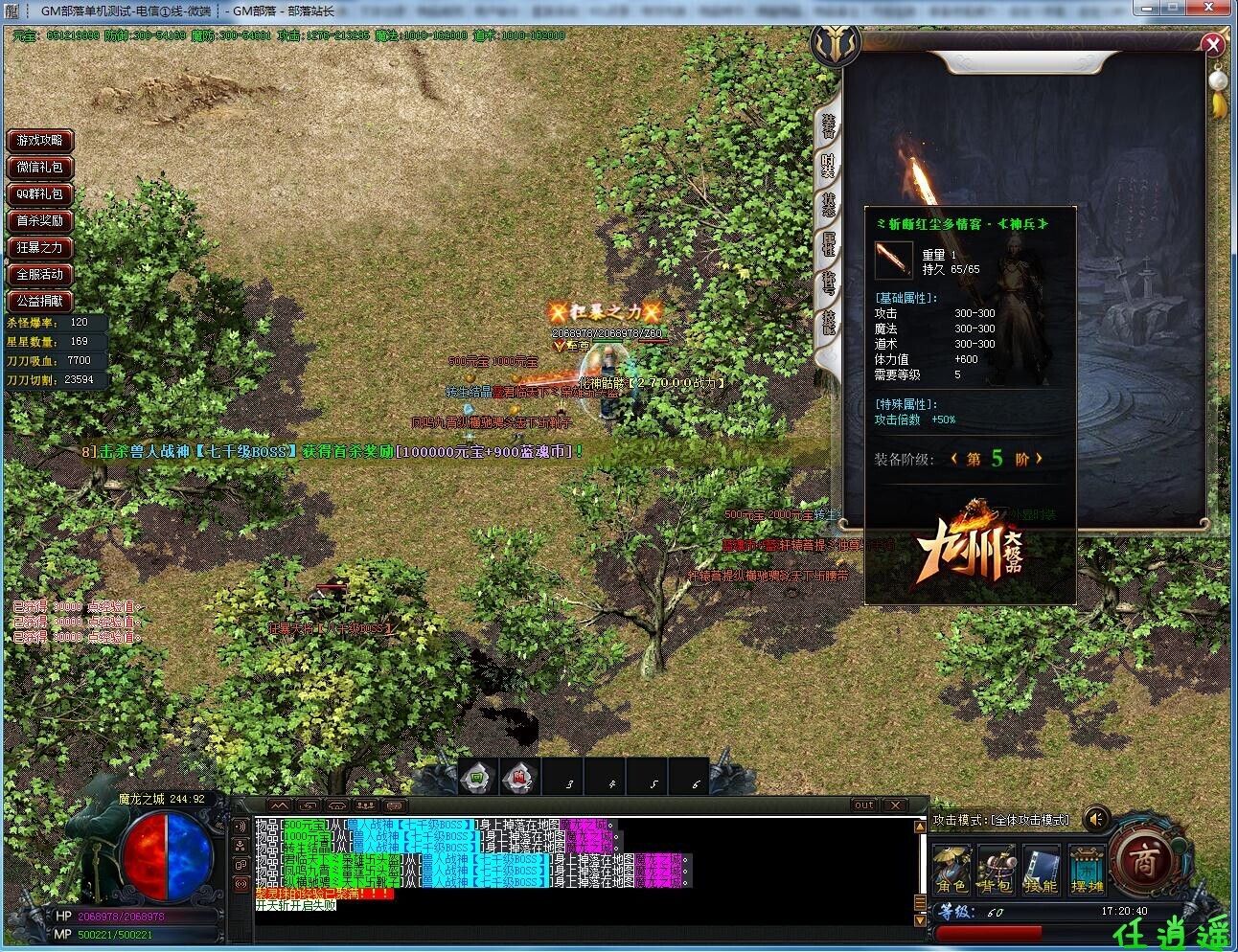Click the house icon above the chat log

pyautogui.click(x=339, y=804)
